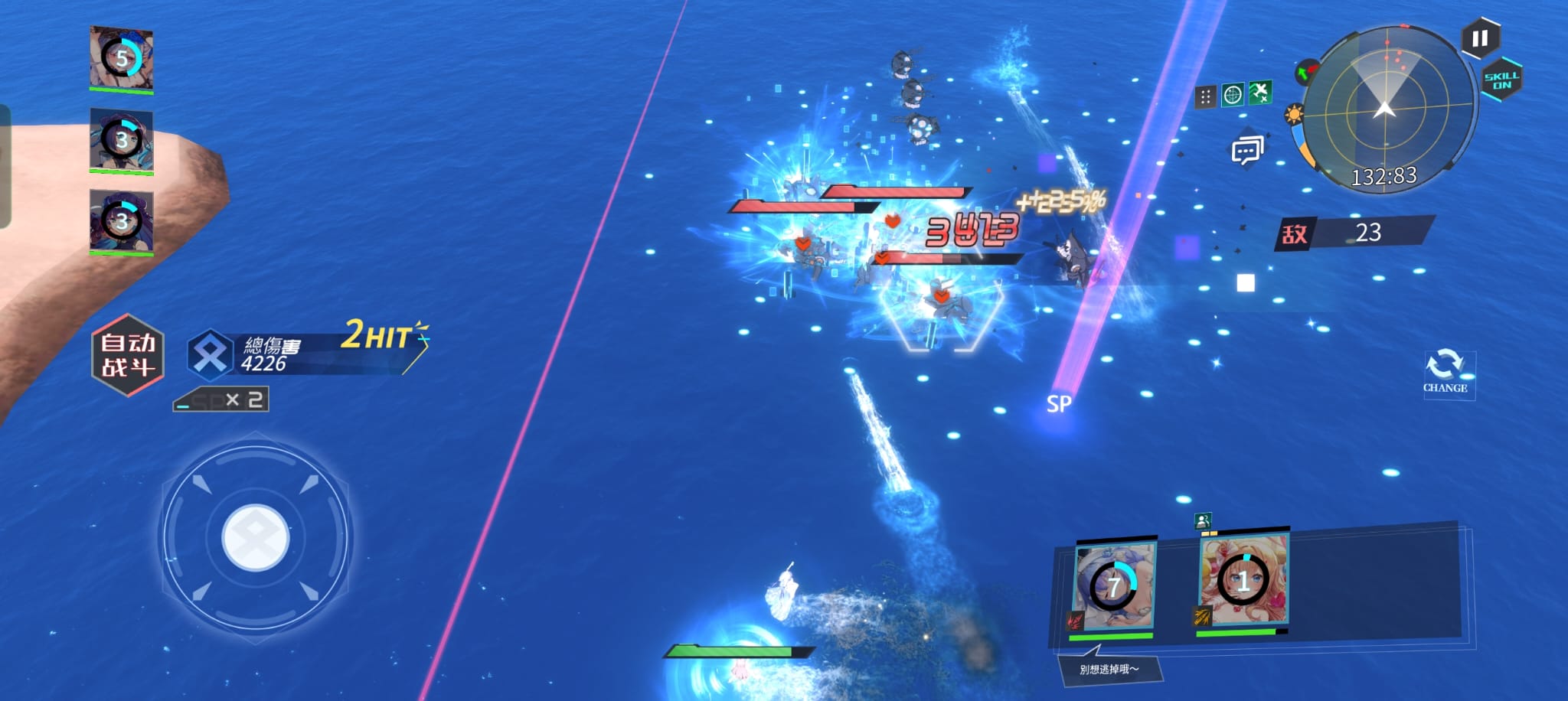This screenshot has height=701, width=1568.
Task: Open the six-dot grid menu icon
Action: [1205, 96]
